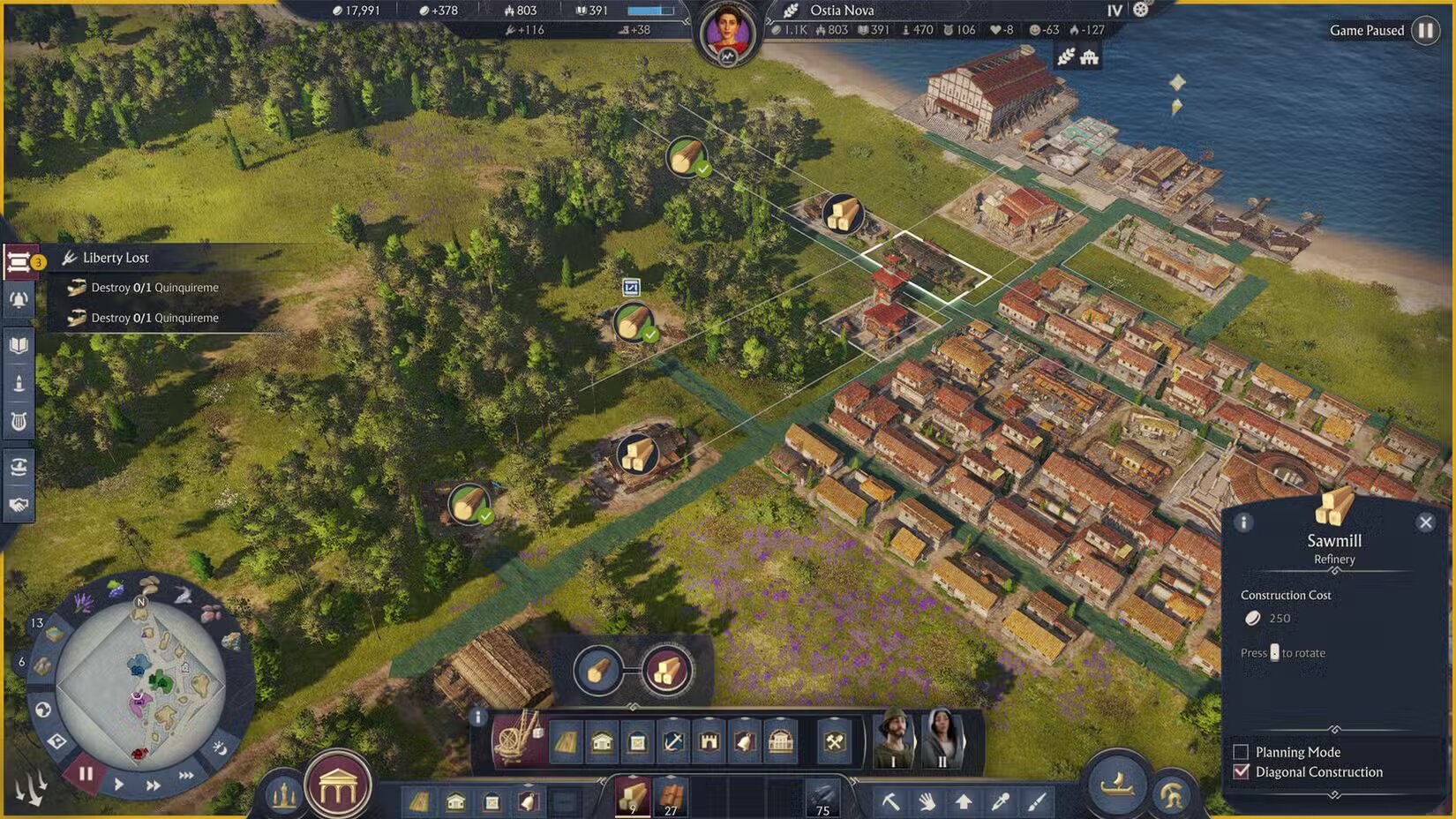Screen dimensions: 1456x819
Task: Select the lyre music icon in sidebar
Action: pos(18,420)
